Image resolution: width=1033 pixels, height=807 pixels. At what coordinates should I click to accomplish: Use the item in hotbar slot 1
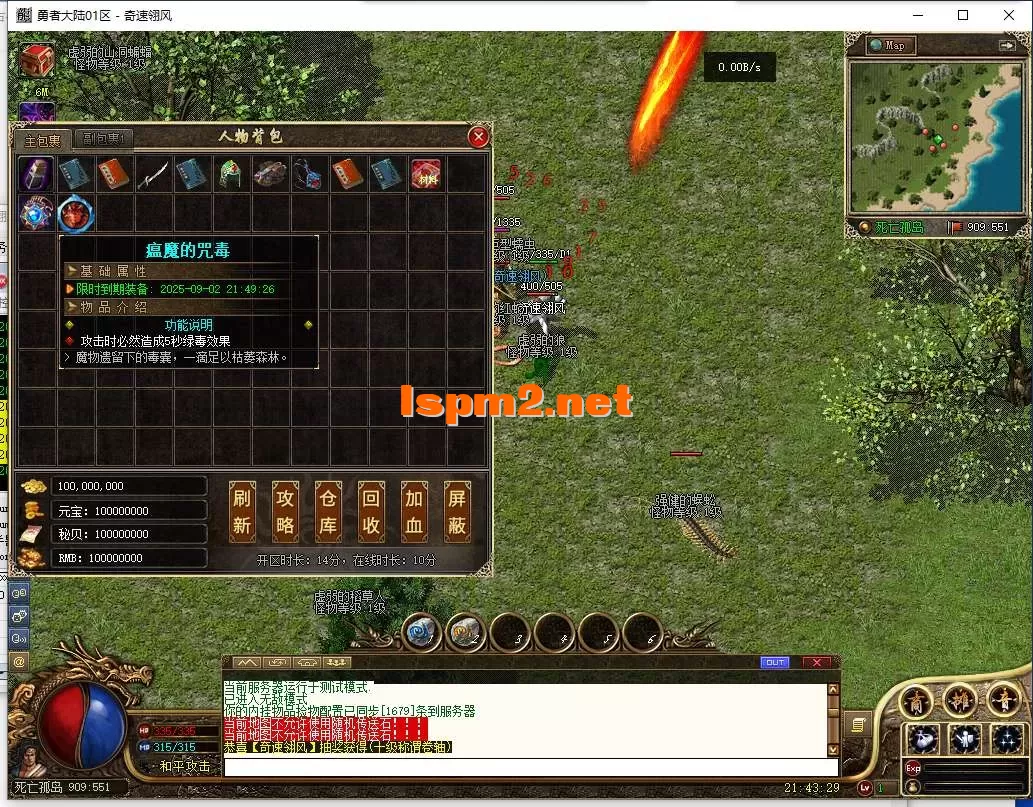[422, 631]
